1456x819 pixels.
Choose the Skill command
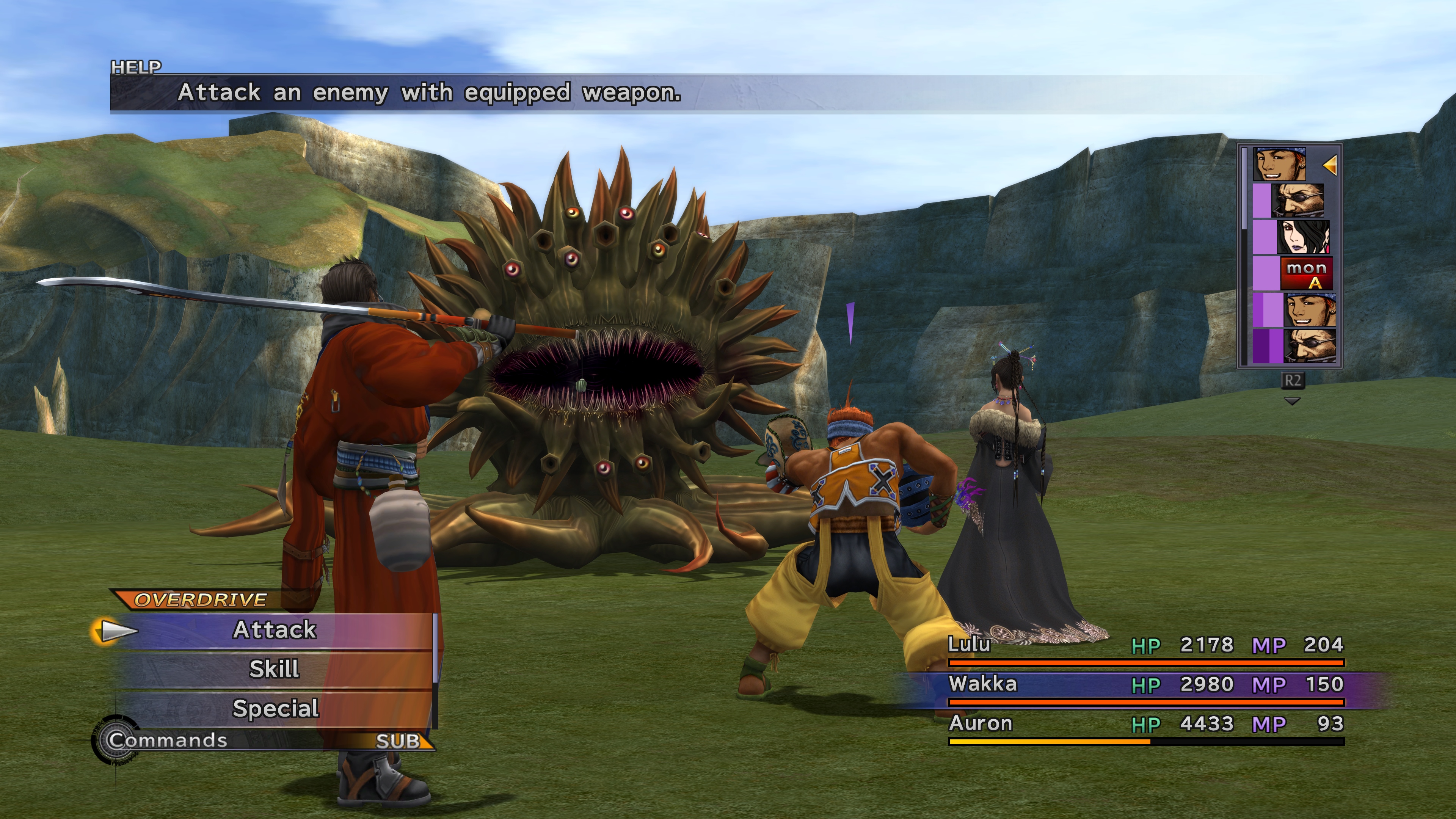[x=275, y=669]
